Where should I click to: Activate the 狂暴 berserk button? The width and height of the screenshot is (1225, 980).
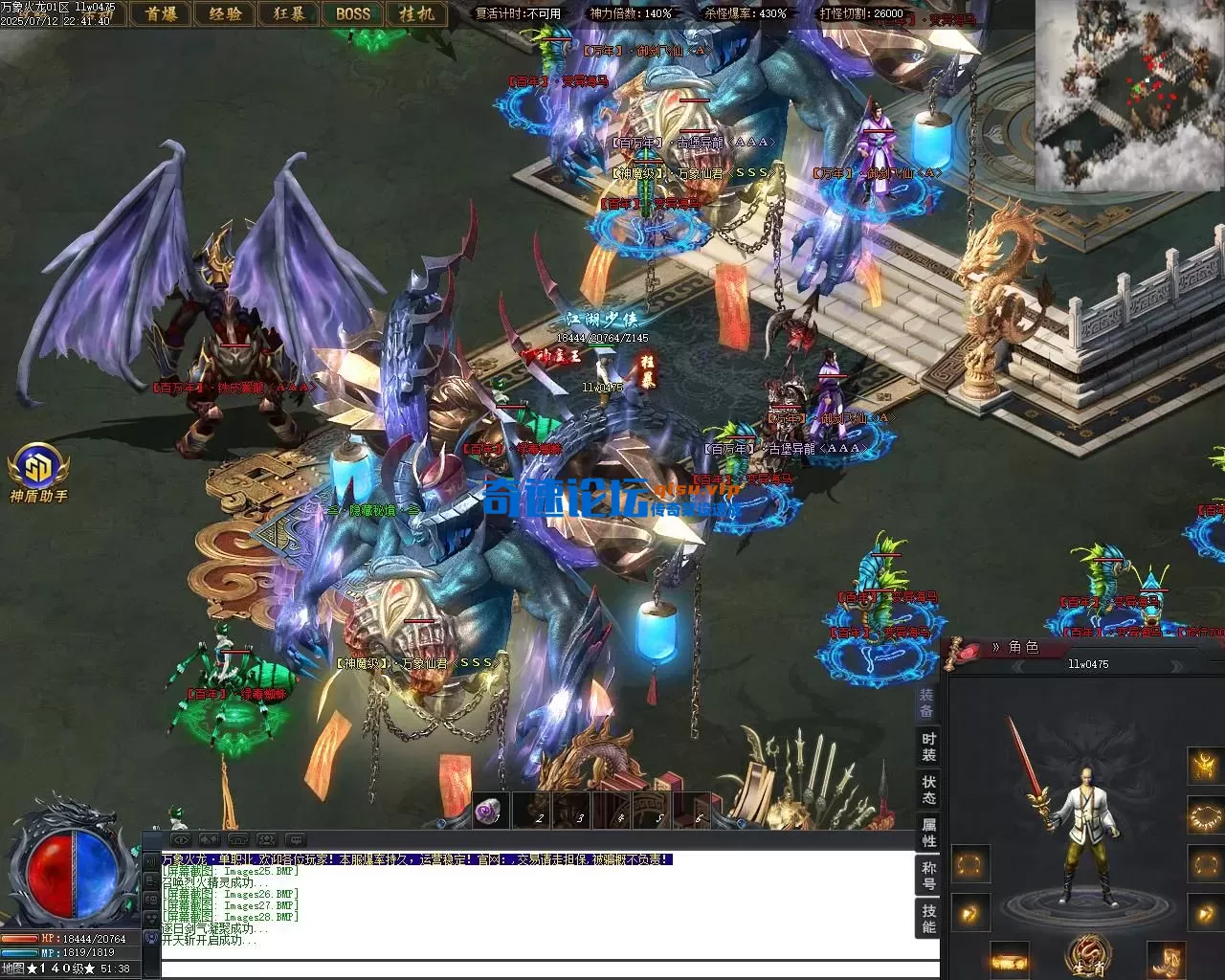[x=289, y=13]
